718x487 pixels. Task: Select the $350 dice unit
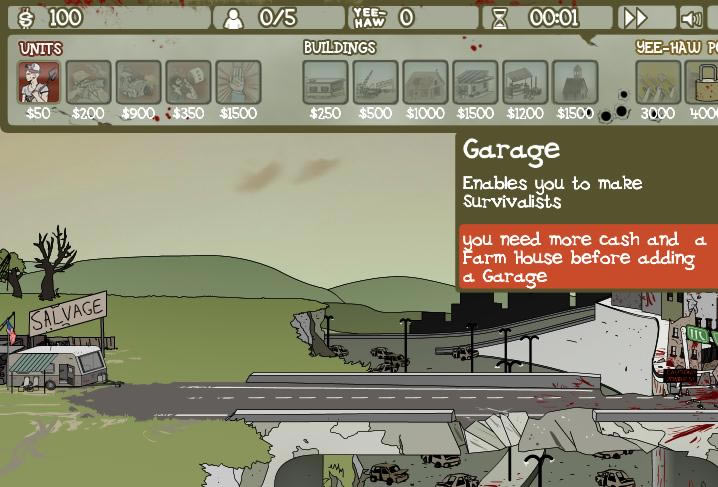tap(188, 82)
